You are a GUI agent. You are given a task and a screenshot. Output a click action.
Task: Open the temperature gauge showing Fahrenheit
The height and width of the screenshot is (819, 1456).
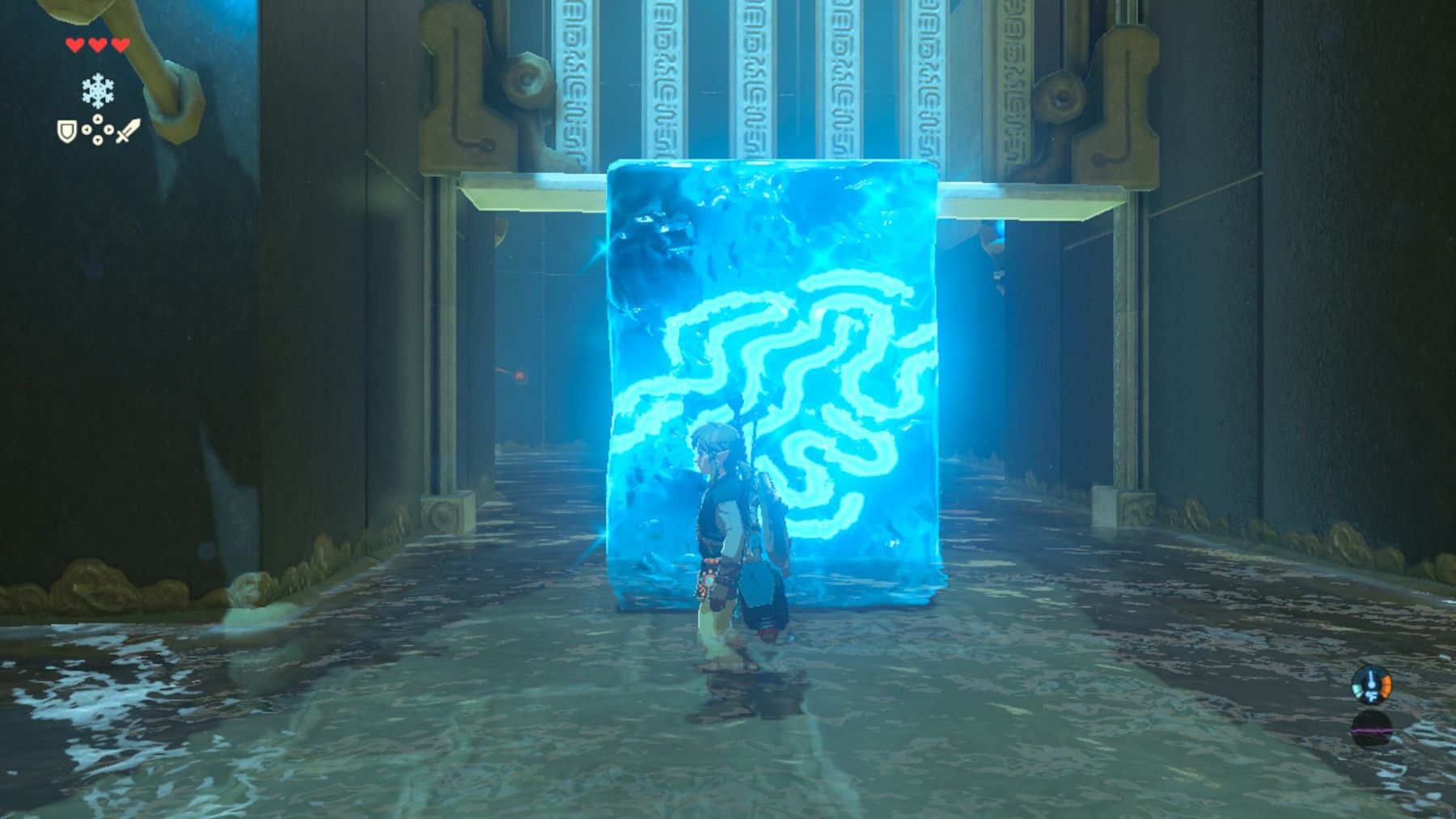coord(1372,685)
